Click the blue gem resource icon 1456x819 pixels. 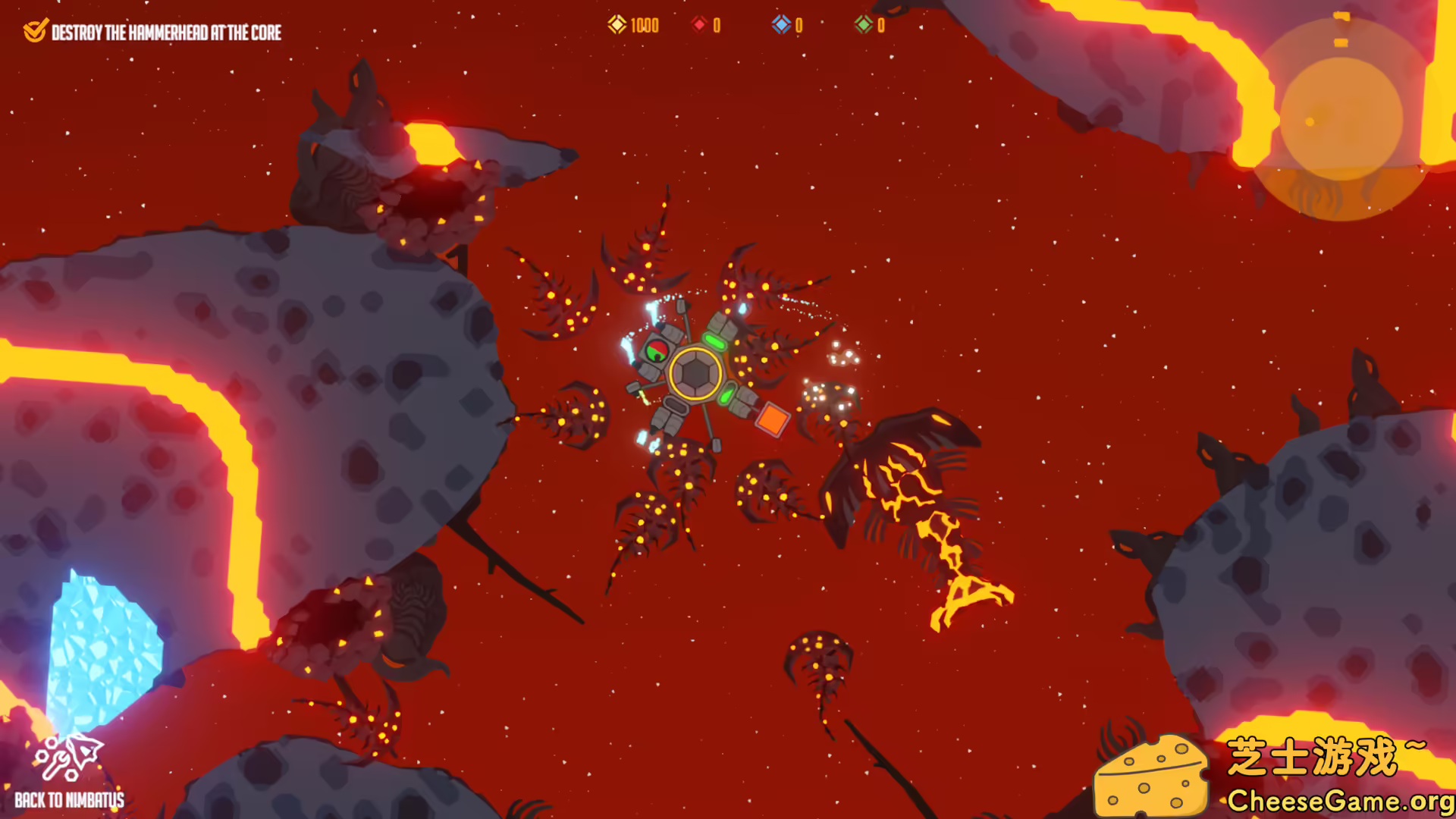pos(780,25)
